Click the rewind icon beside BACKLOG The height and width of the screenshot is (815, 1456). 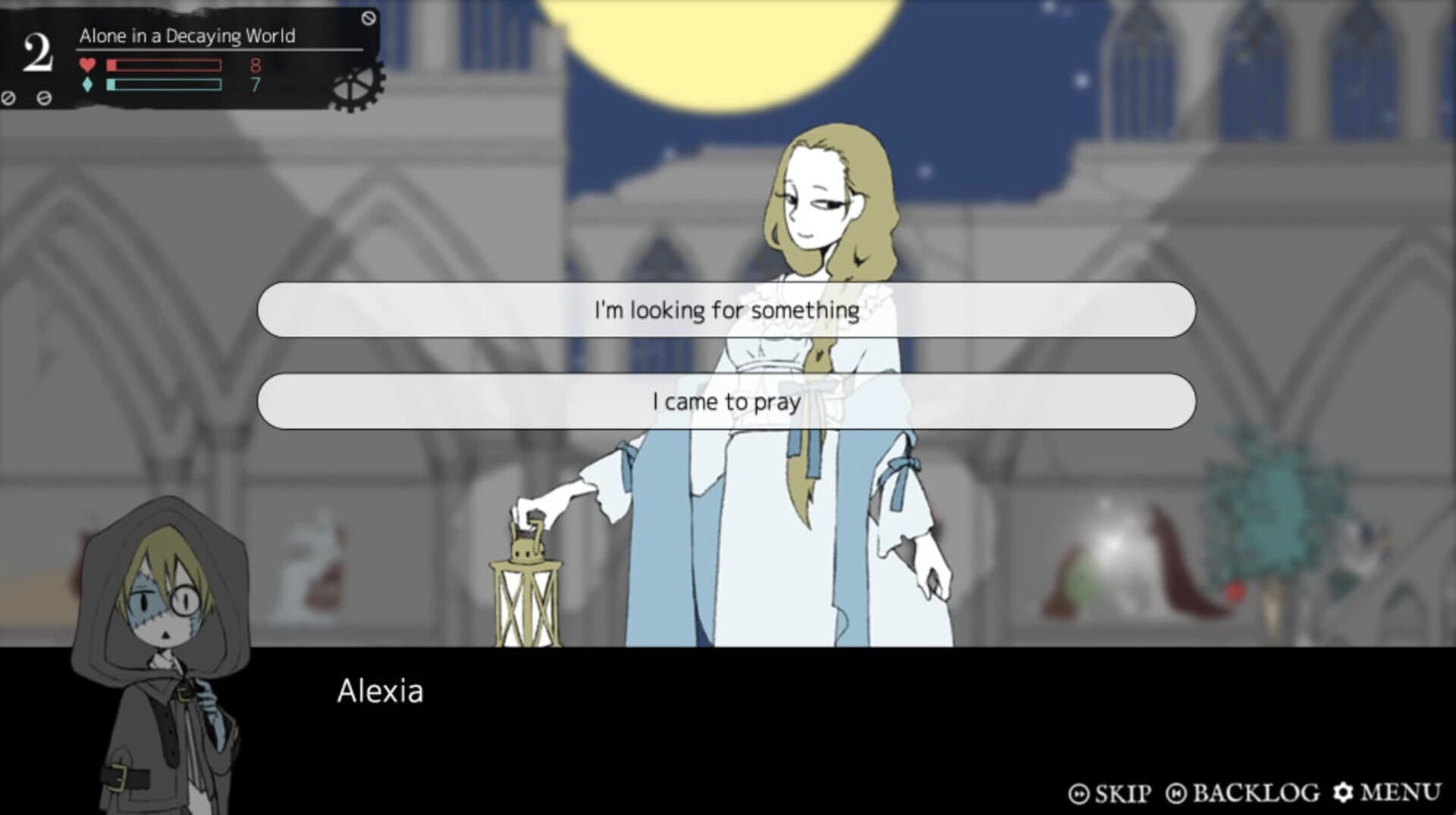click(x=1178, y=795)
